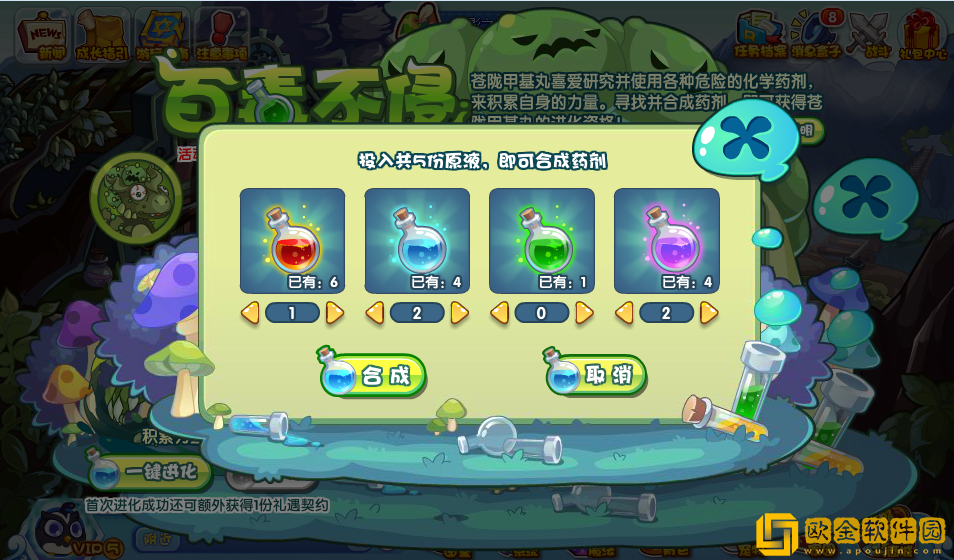Decrease the purple potion quantity
This screenshot has height=560, width=954.
pos(624,314)
